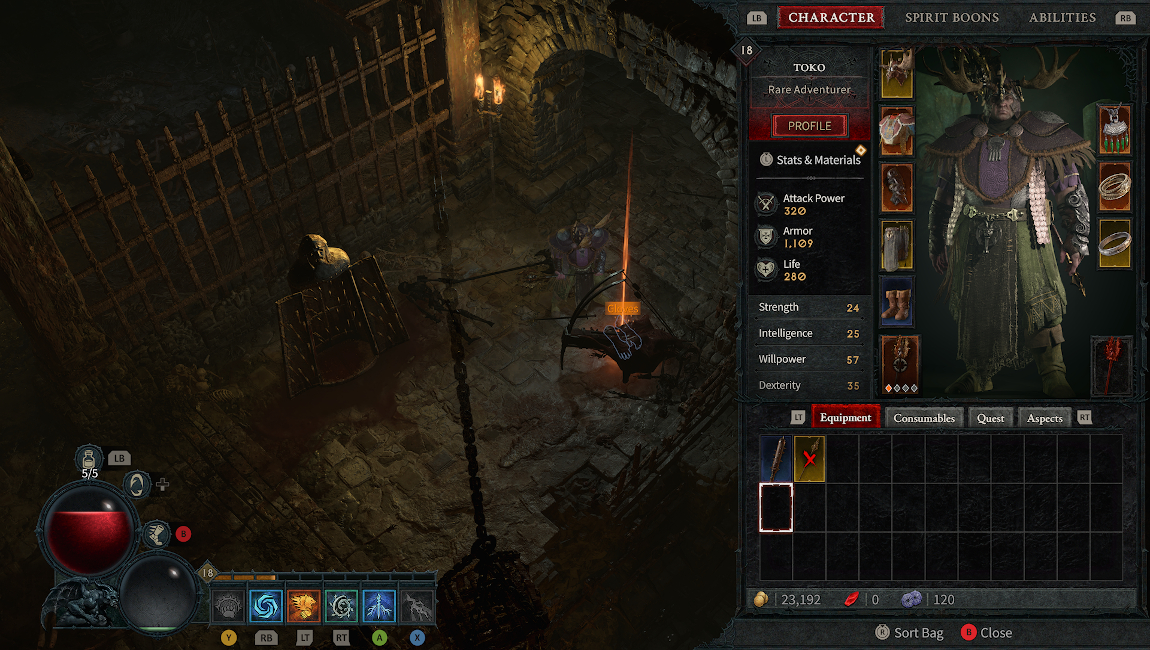The width and height of the screenshot is (1150, 650).
Task: Select the Equipment inventory tab
Action: pos(846,418)
